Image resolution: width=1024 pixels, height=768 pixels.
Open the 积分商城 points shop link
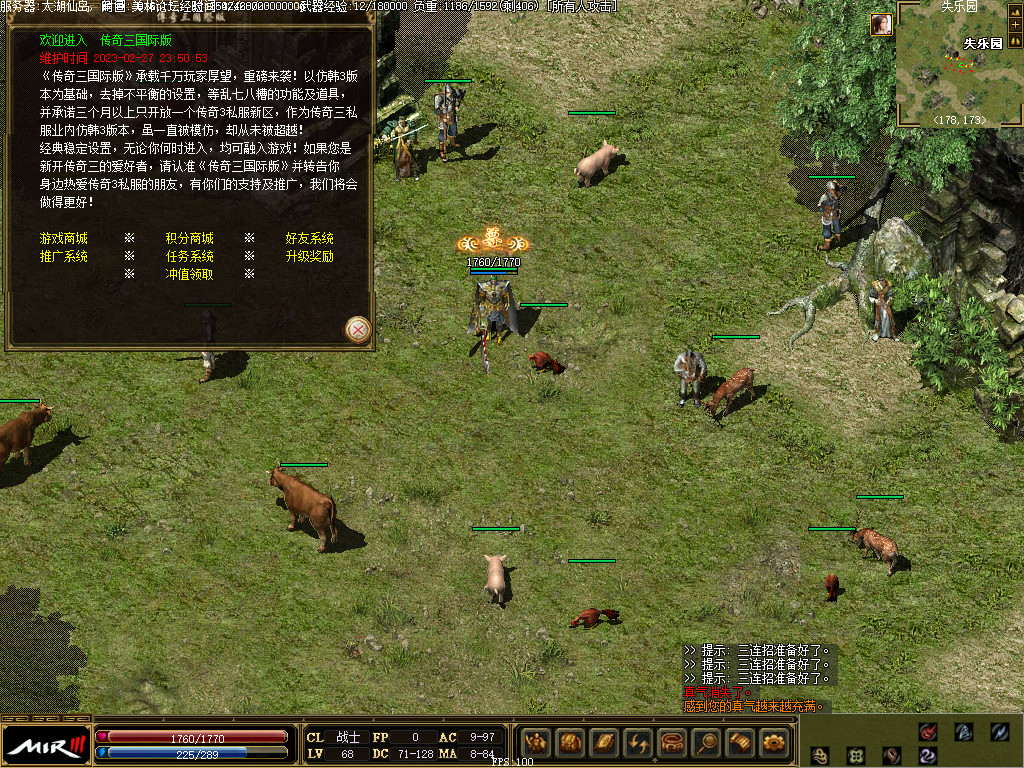[189, 239]
